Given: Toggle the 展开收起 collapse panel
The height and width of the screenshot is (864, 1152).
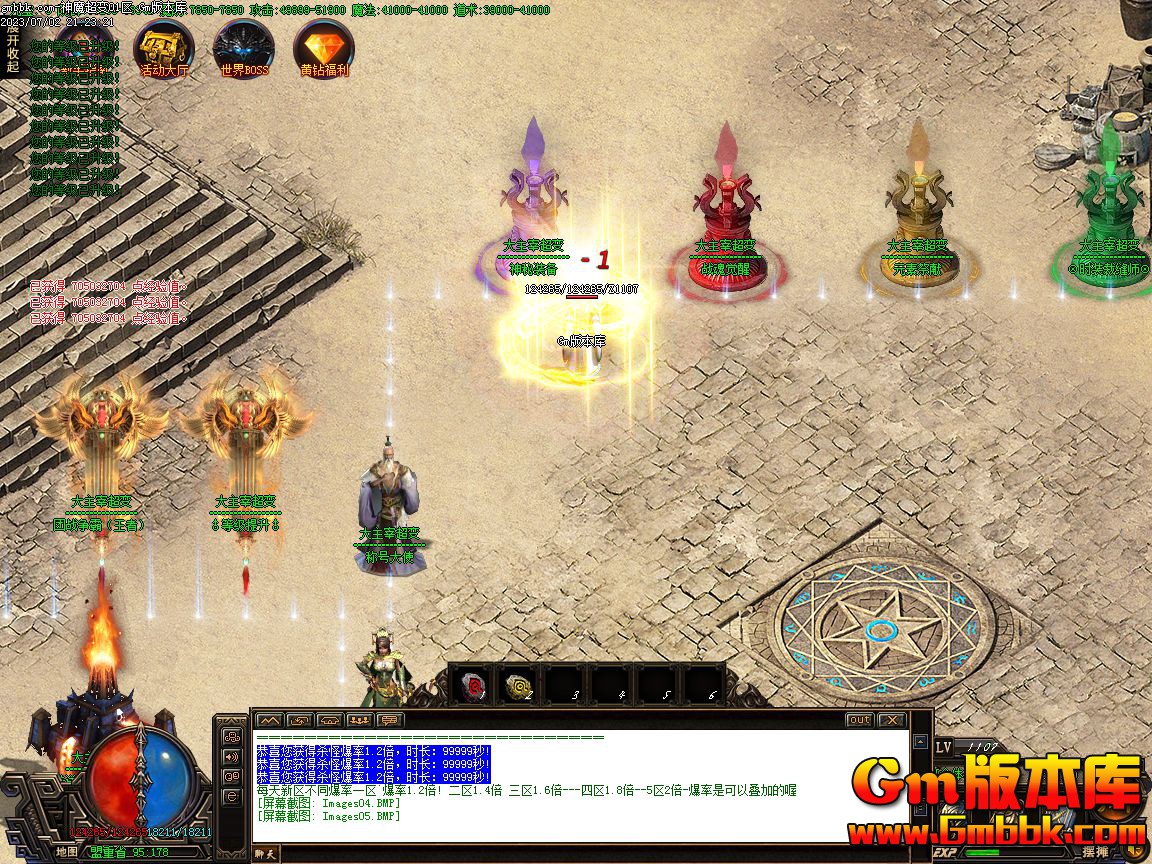Looking at the screenshot, I should click(12, 47).
